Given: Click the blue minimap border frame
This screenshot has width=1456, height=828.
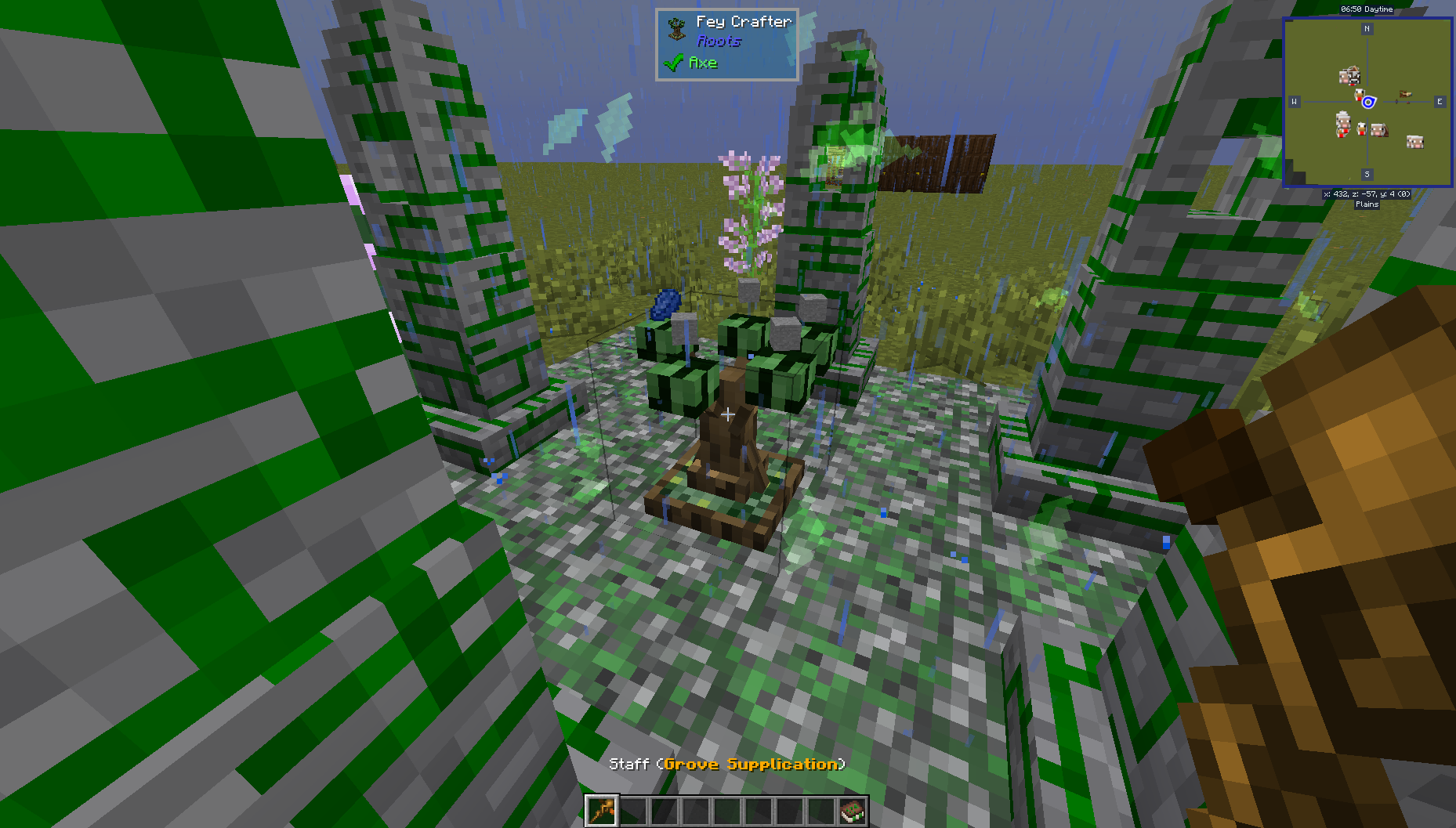Looking at the screenshot, I should coord(1367,17).
